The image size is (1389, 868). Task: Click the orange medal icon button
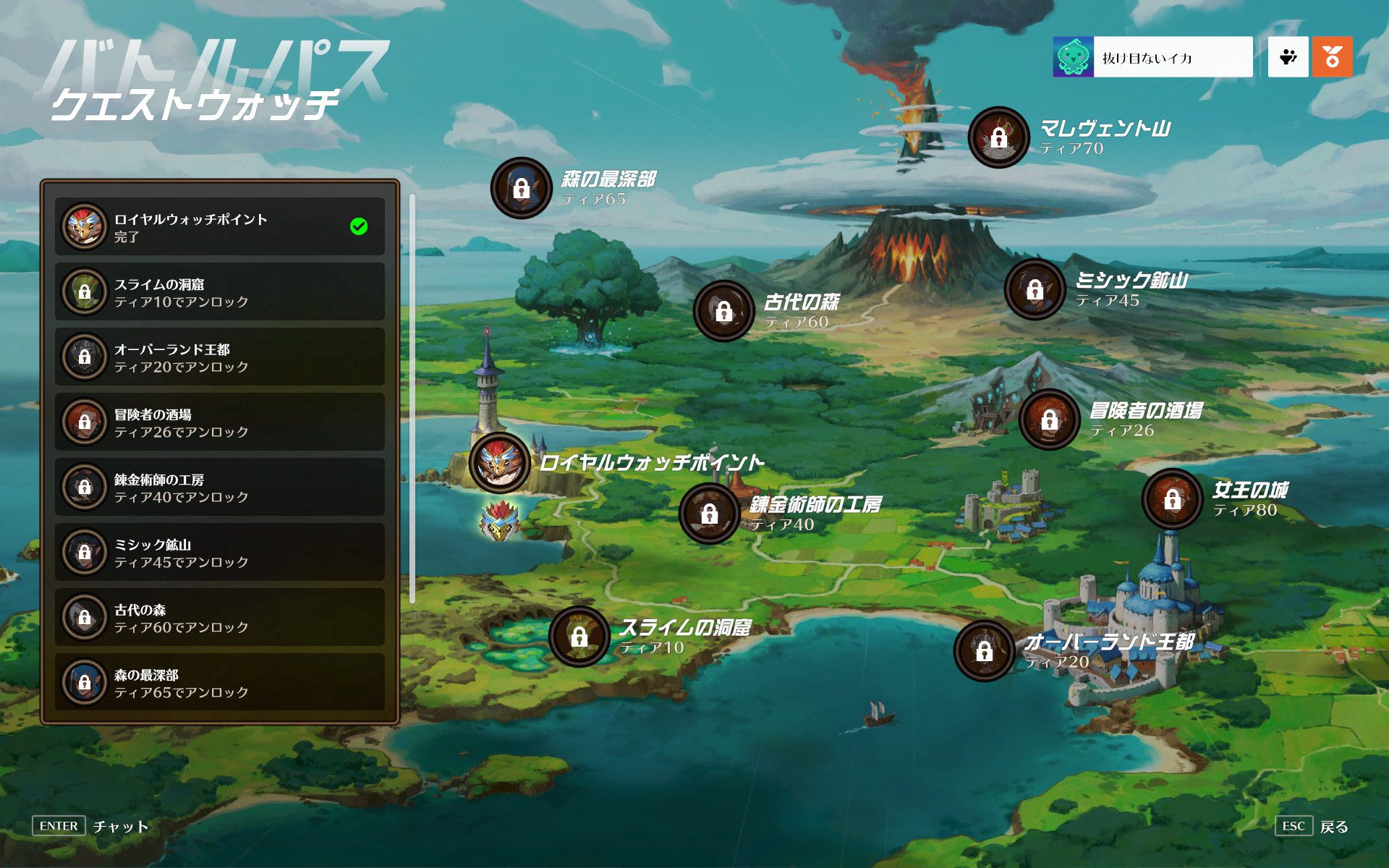1332,57
